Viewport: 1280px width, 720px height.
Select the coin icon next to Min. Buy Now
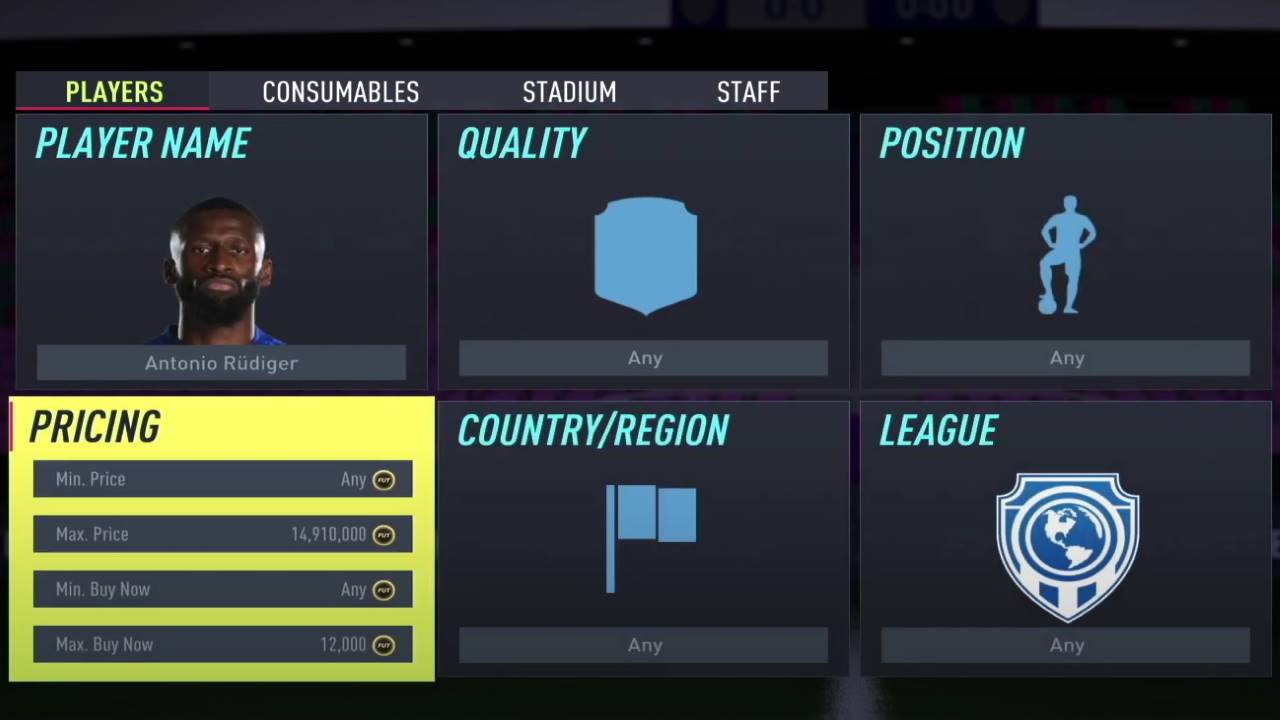385,589
